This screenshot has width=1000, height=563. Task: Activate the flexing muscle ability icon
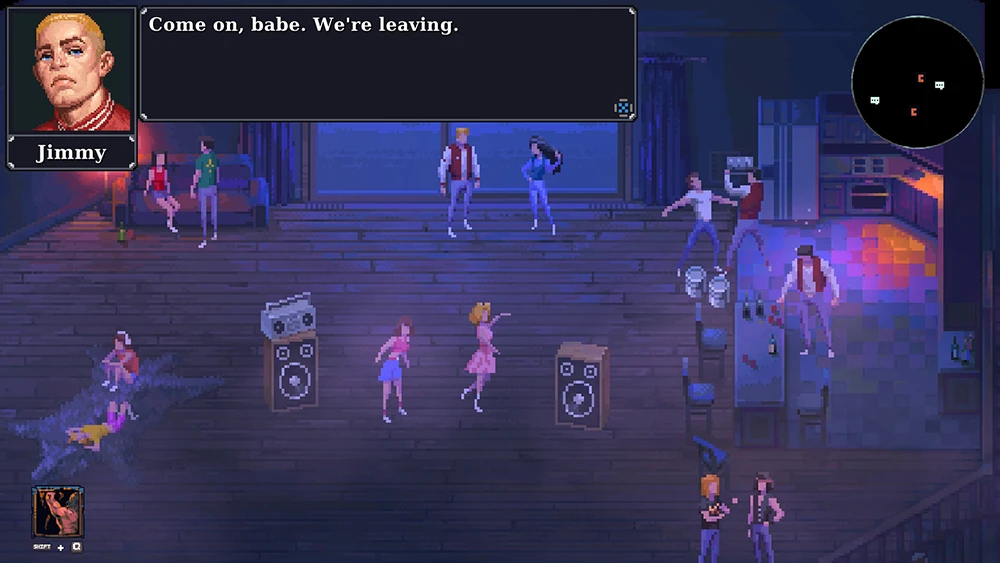[x=58, y=512]
